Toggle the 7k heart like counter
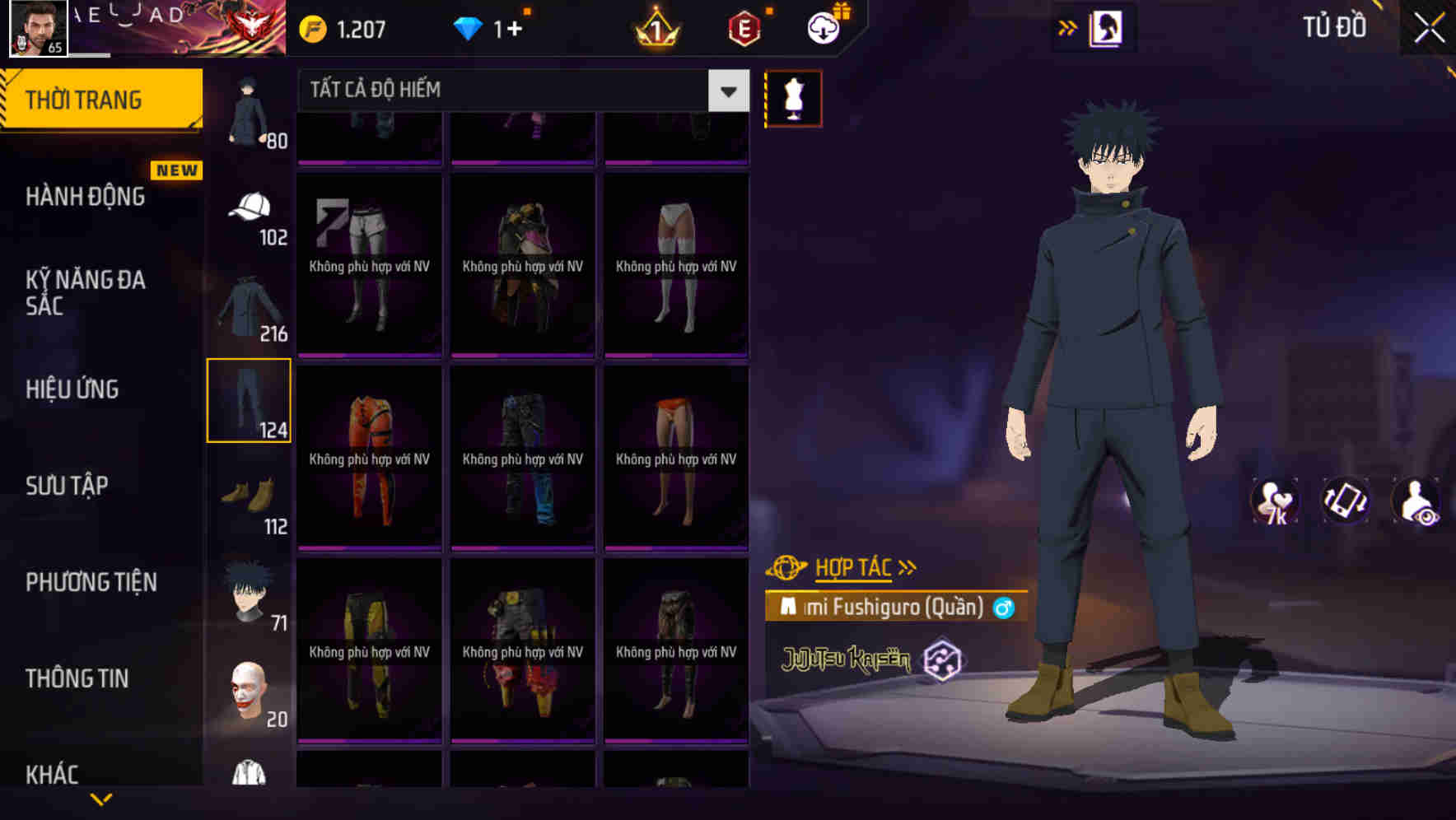The image size is (1456, 820). click(x=1276, y=501)
